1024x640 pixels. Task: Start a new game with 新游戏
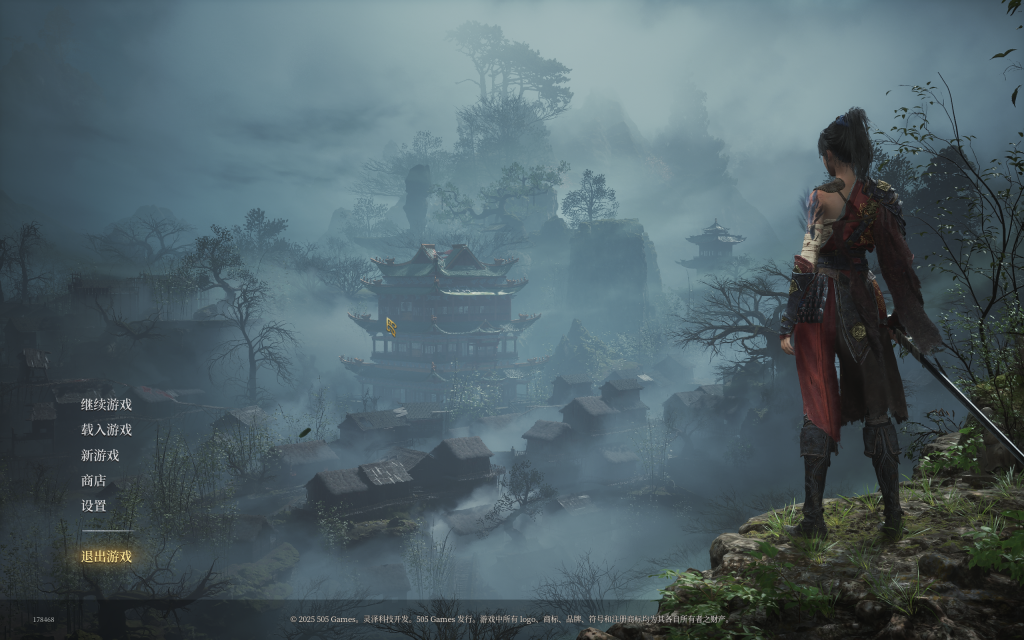(100, 455)
